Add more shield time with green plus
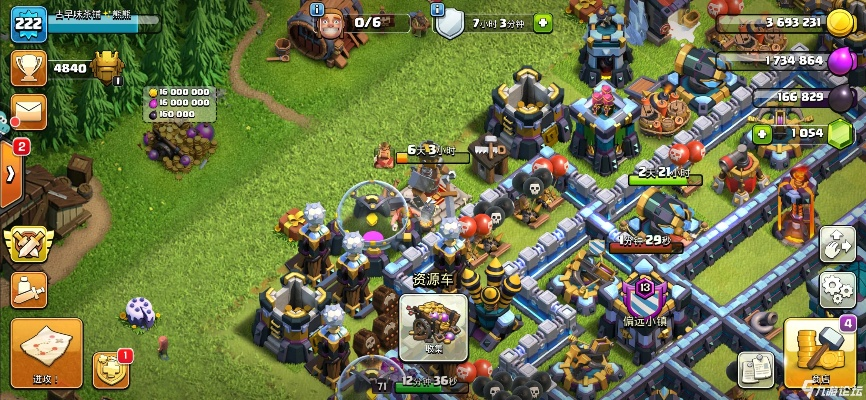The height and width of the screenshot is (400, 866). (543, 22)
